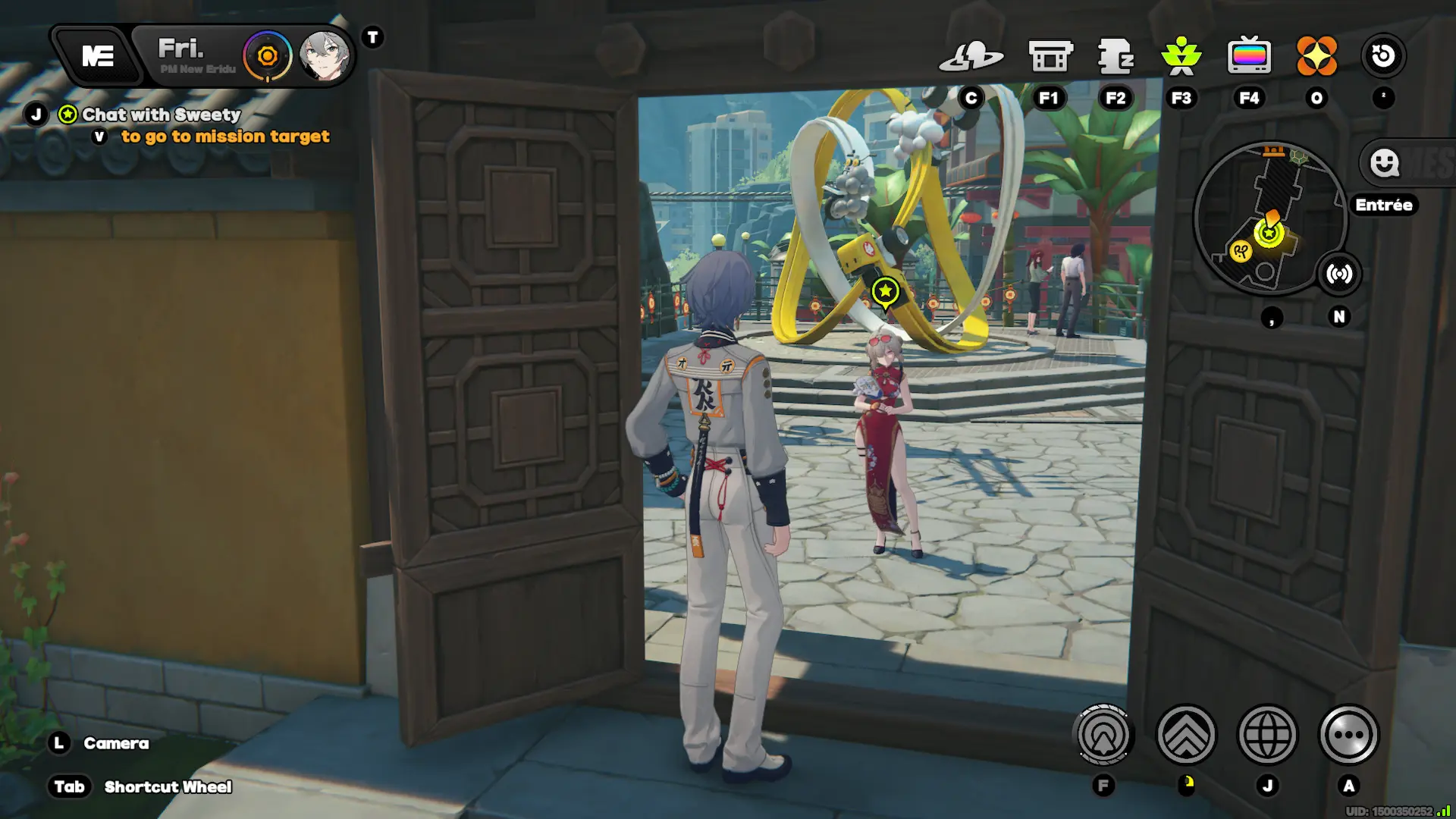Click the mission entry Chat with Sweety
This screenshot has height=819, width=1456.
[160, 115]
